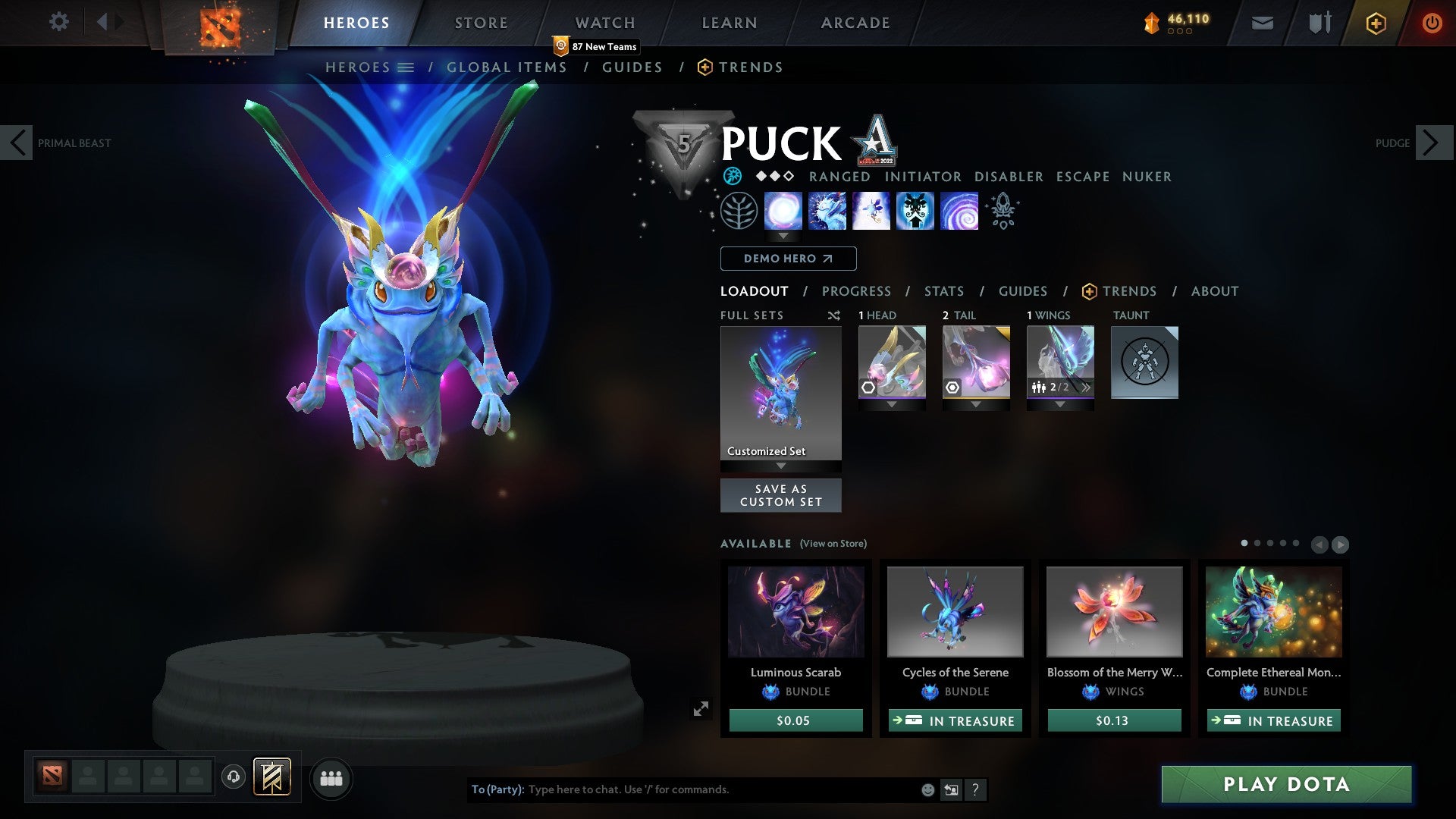The image size is (1456, 819).
Task: Click the voice chat headset icon
Action: tap(233, 777)
